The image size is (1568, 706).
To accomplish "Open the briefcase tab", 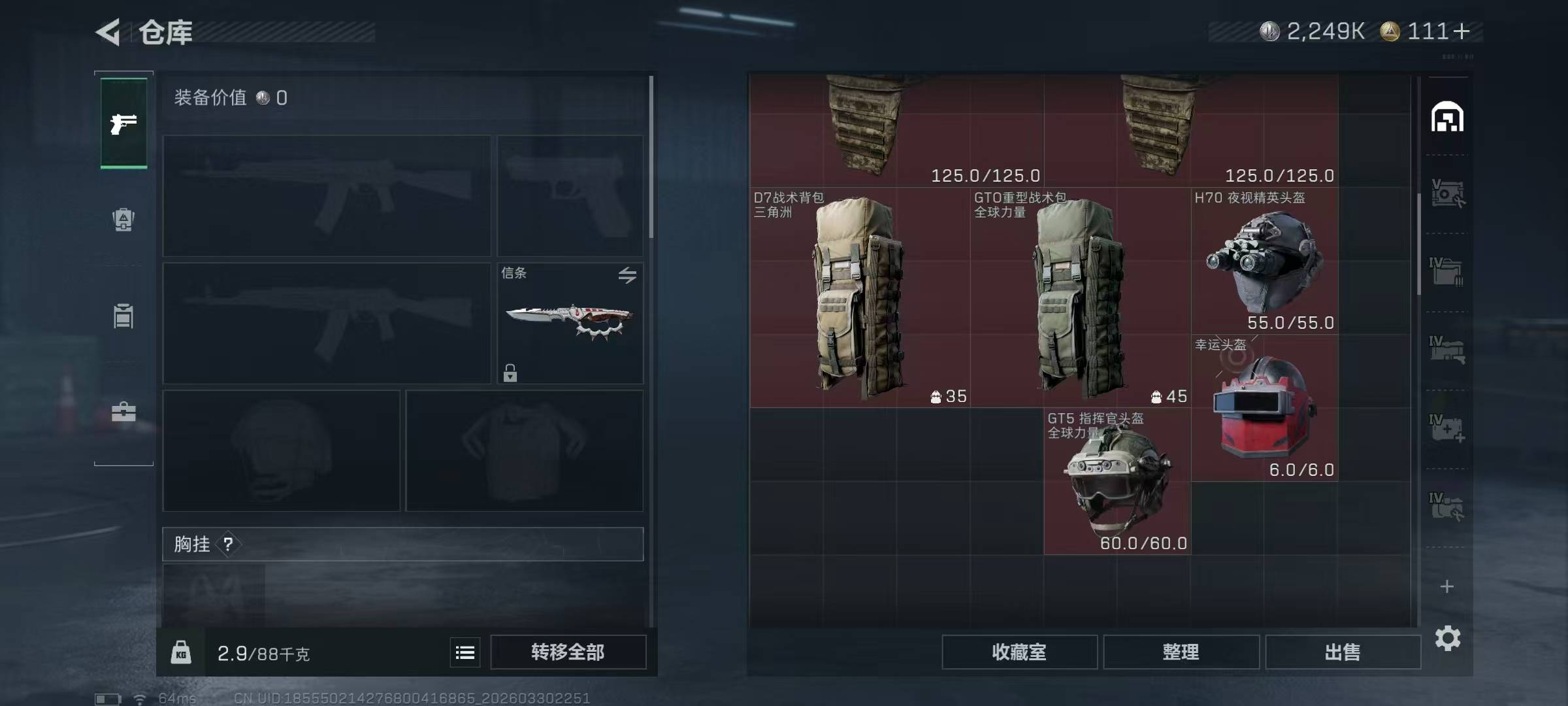I will [x=123, y=412].
